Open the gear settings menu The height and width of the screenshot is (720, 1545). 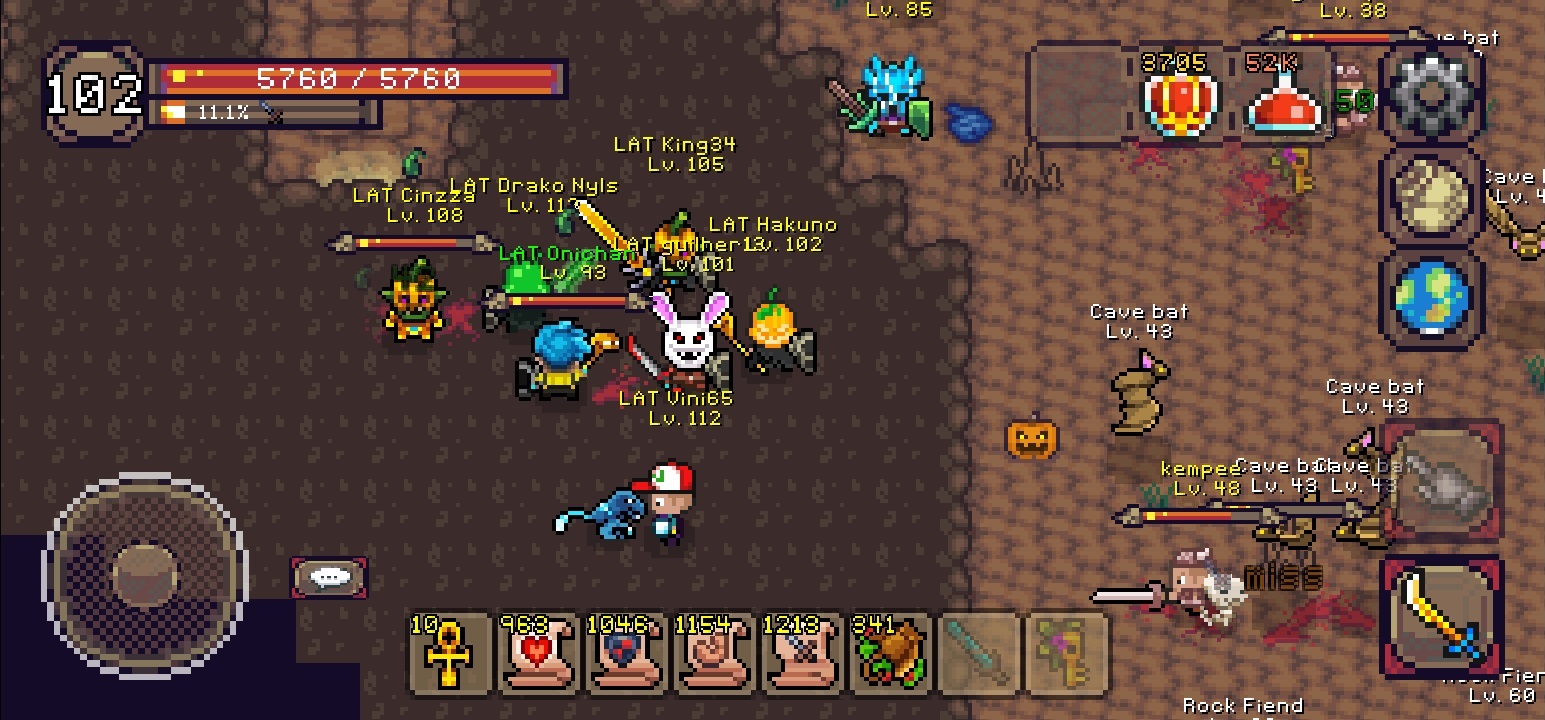click(1431, 95)
